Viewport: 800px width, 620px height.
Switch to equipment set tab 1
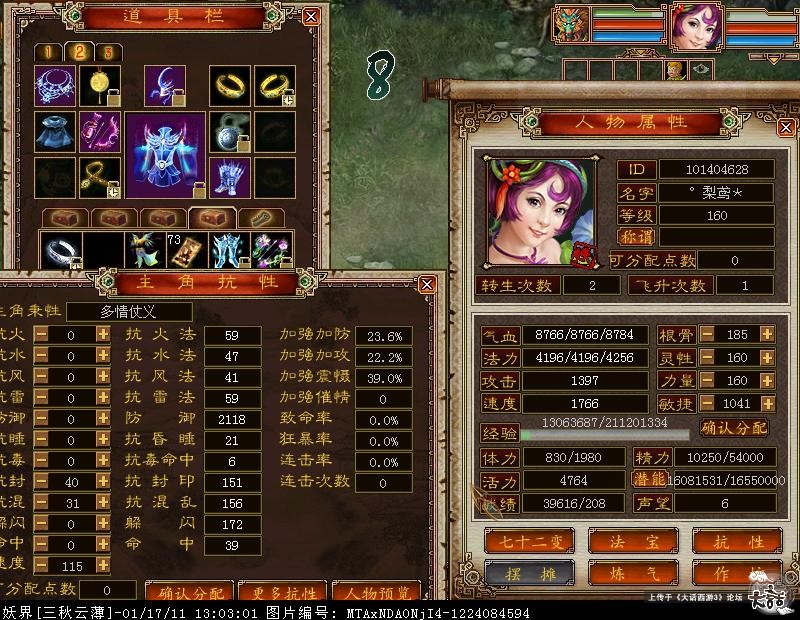click(48, 52)
